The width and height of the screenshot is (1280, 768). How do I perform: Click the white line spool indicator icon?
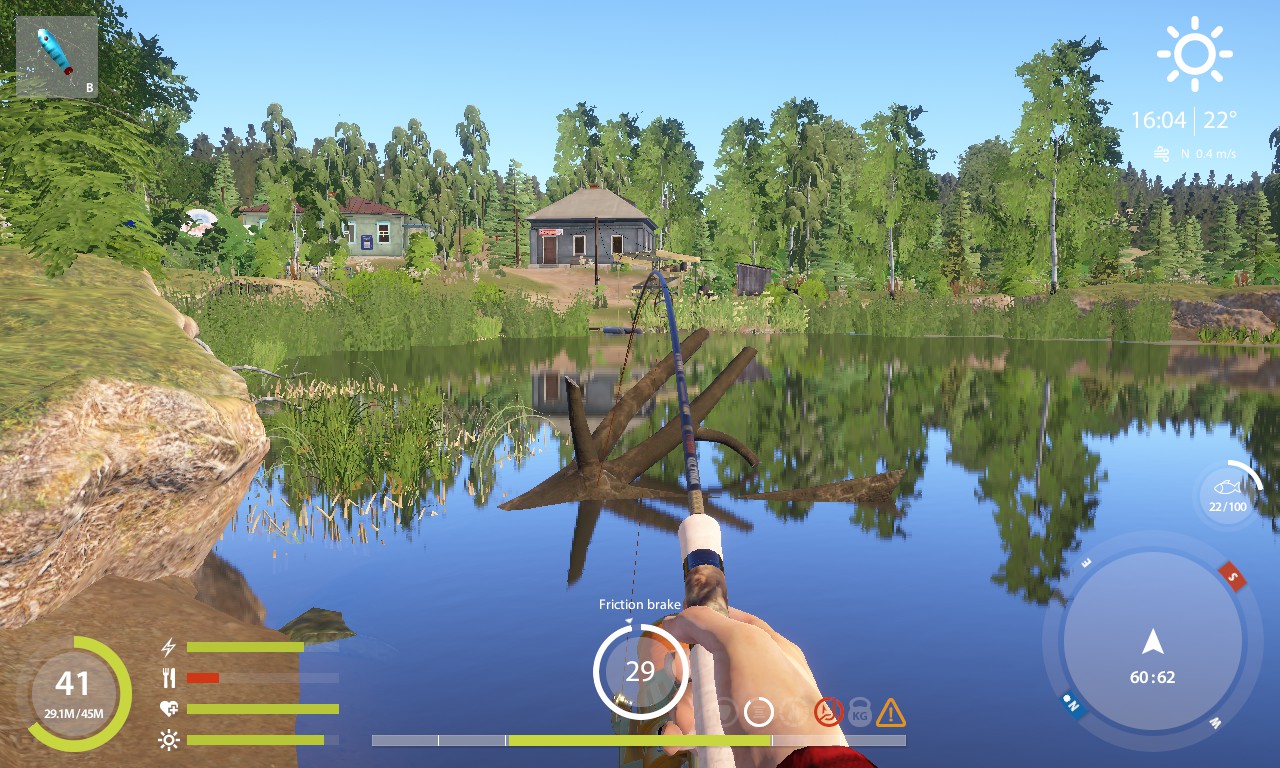pos(759,712)
